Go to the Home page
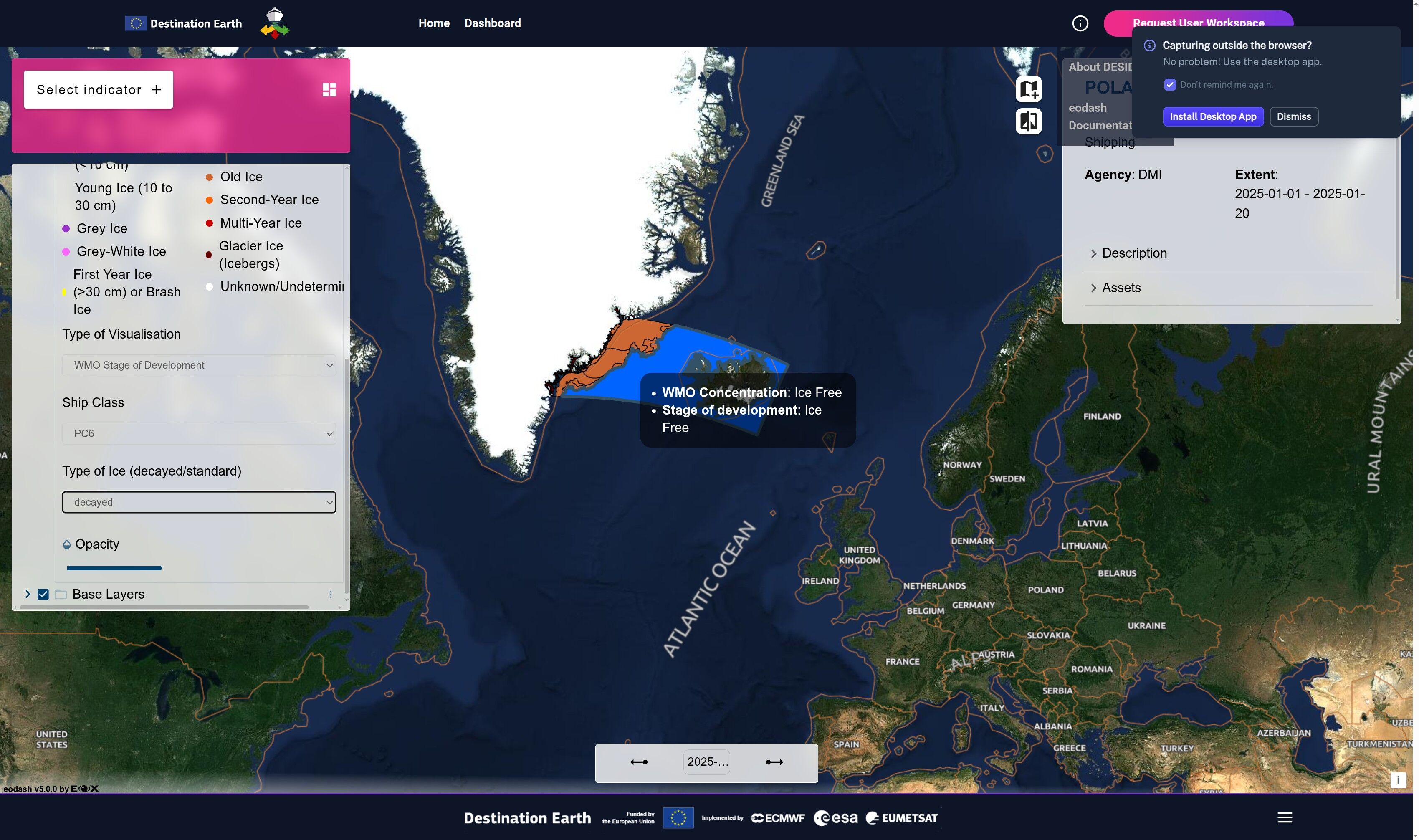Viewport: 1419px width, 840px height. point(434,23)
